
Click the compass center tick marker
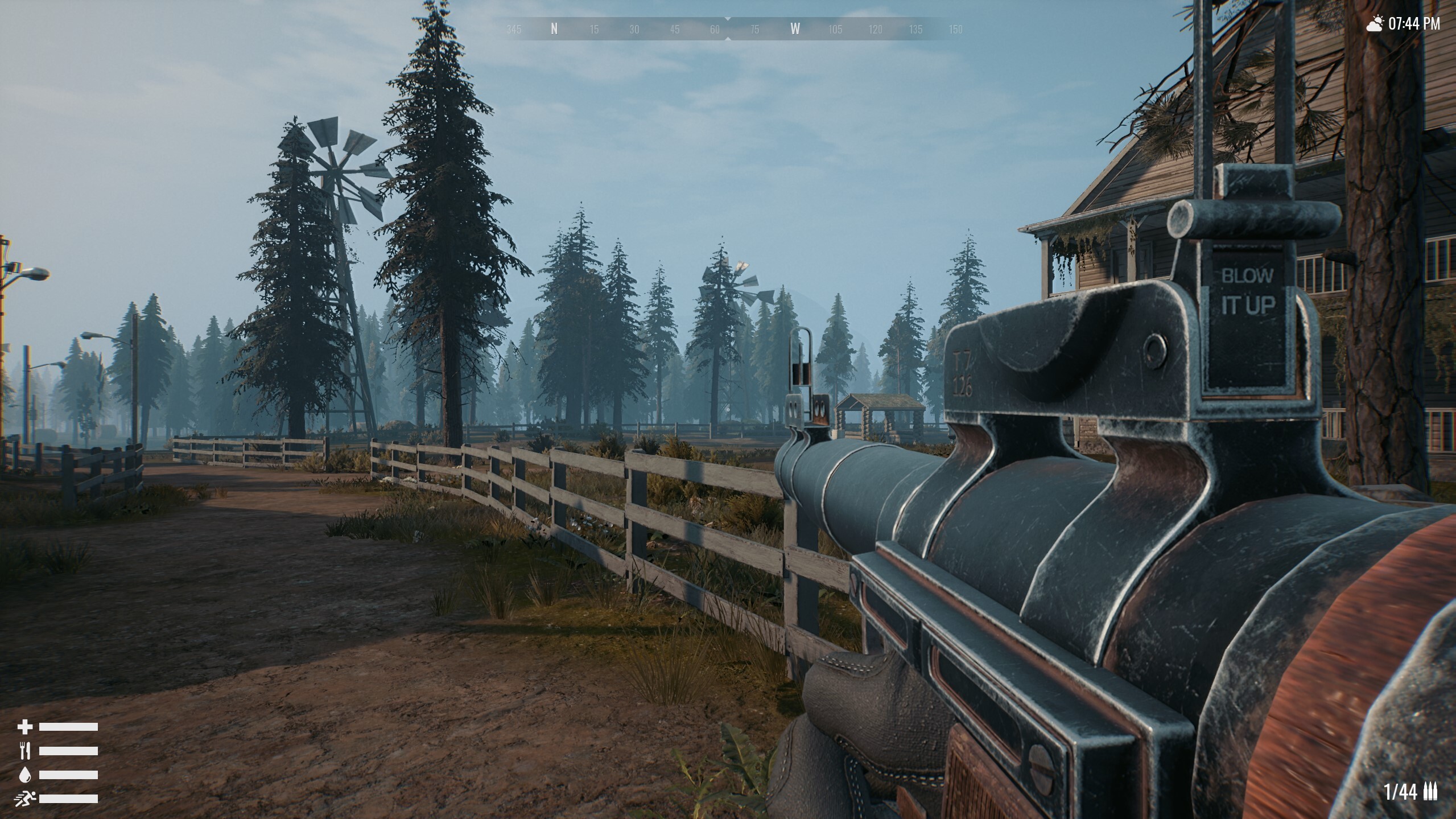[728, 19]
